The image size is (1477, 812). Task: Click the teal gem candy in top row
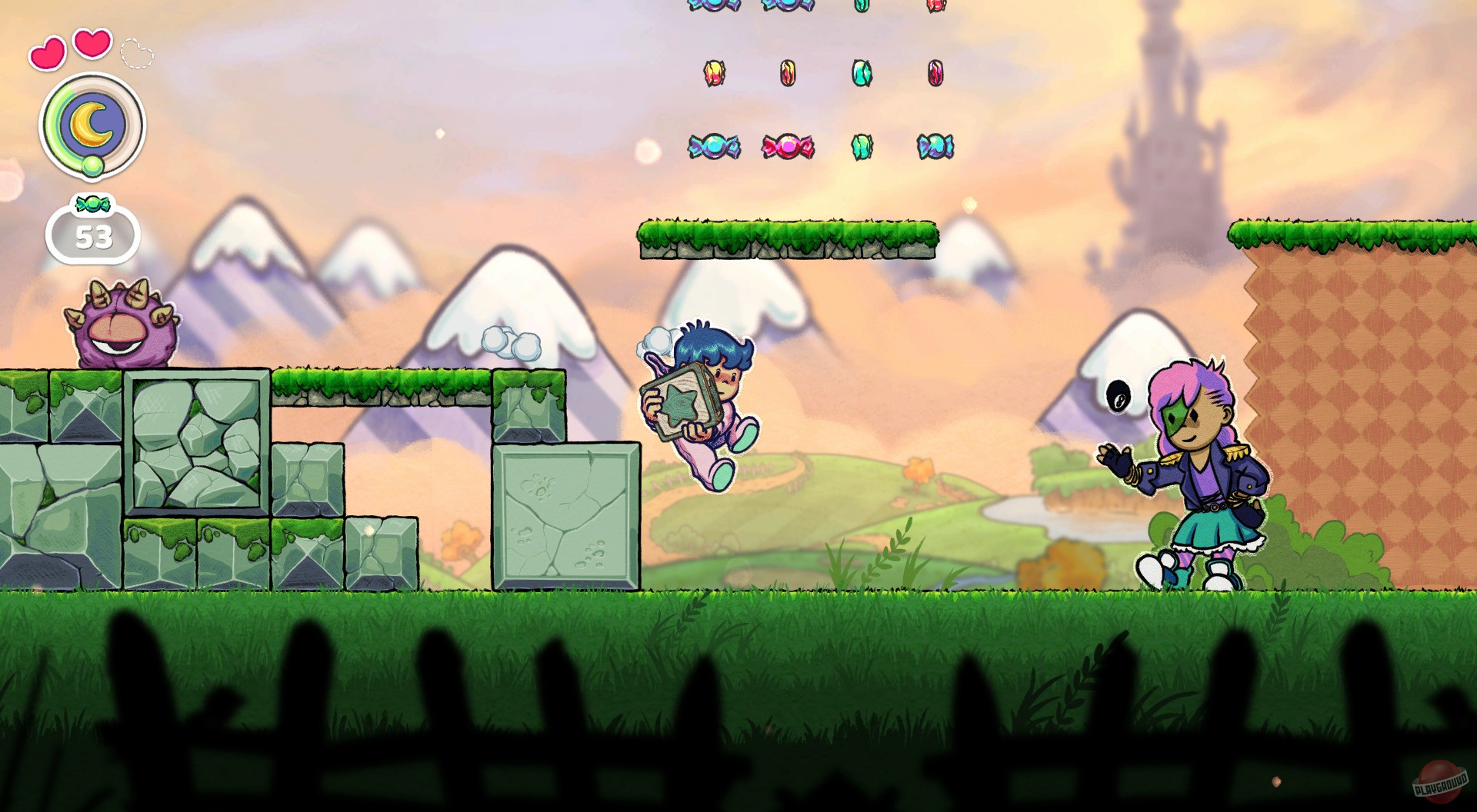click(x=862, y=9)
